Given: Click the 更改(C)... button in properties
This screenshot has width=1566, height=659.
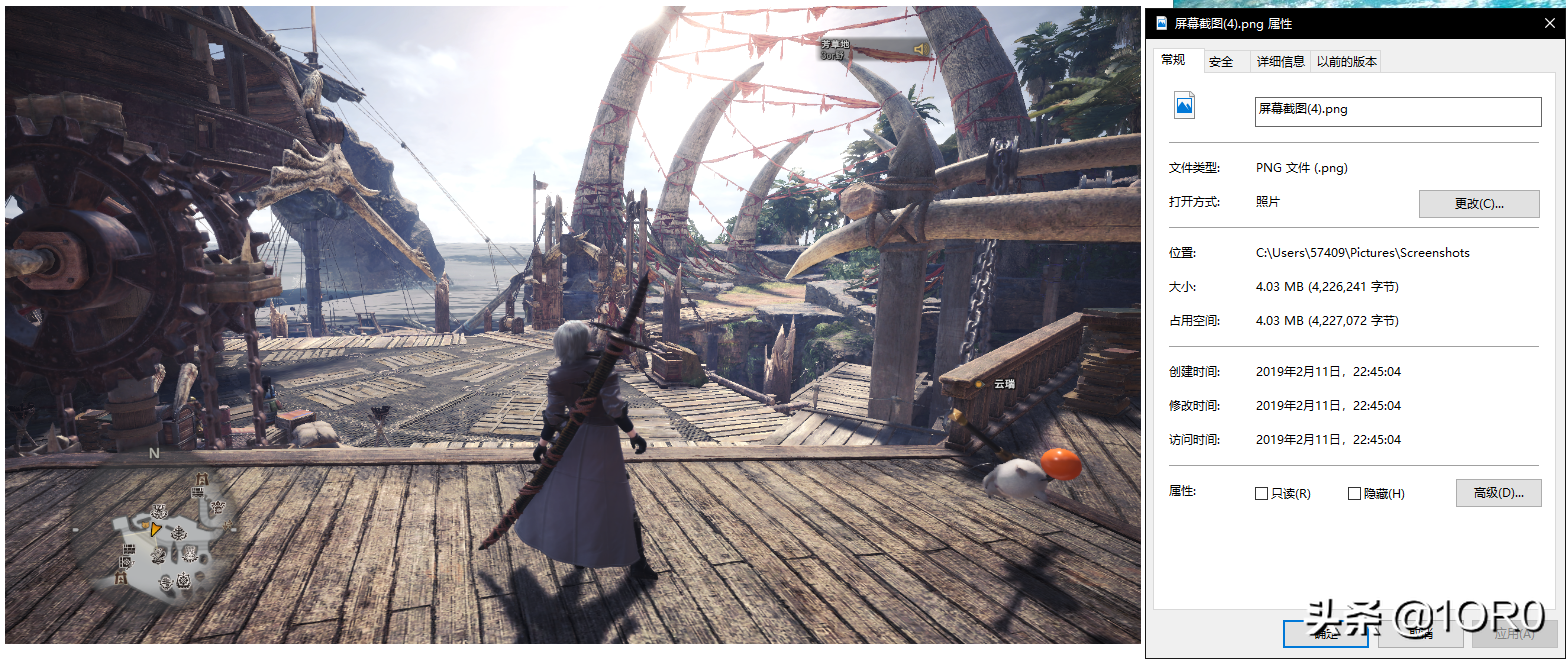Looking at the screenshot, I should point(1479,203).
